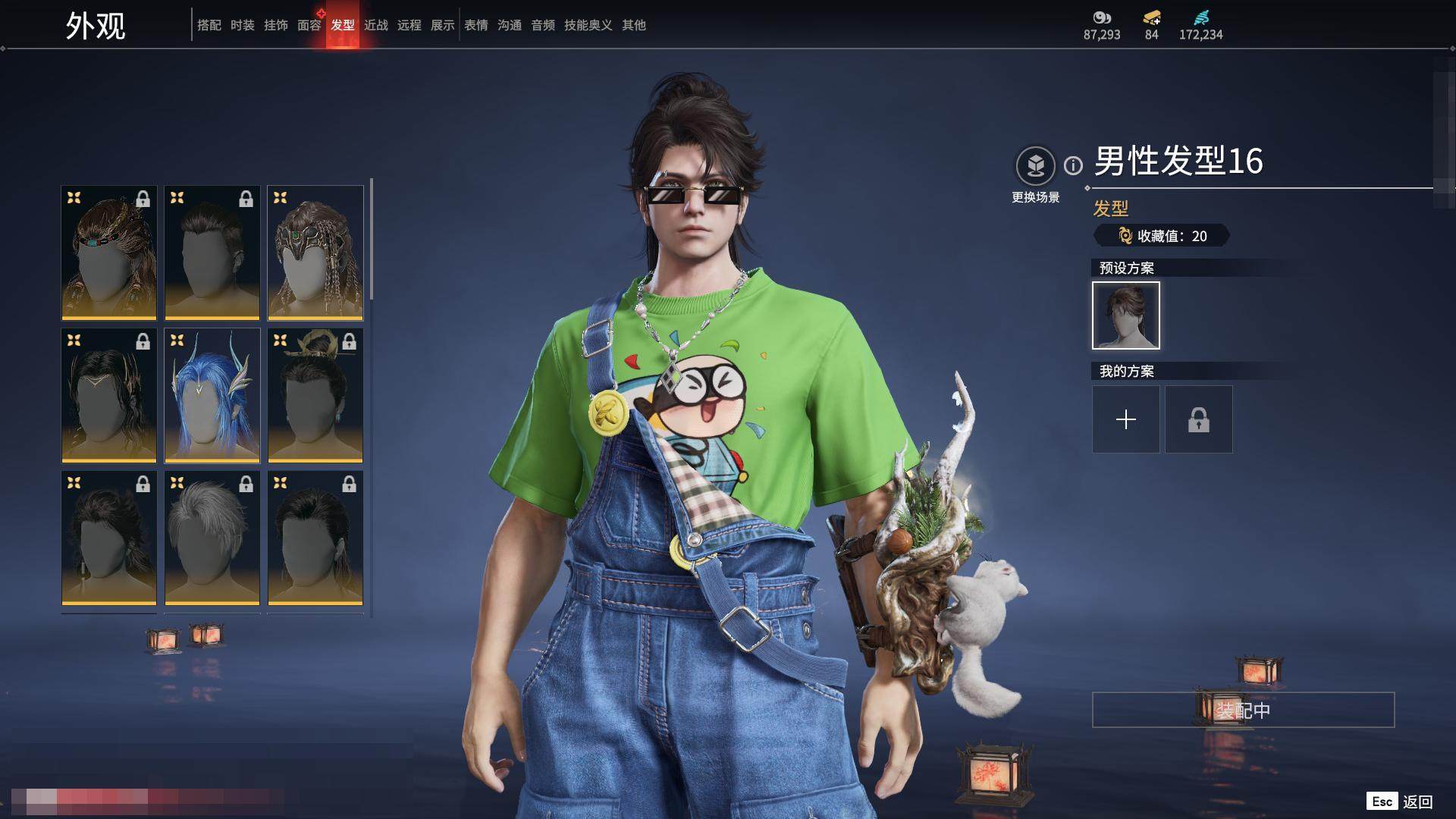Select the 挂饰 tab
This screenshot has width=1456, height=819.
tap(275, 25)
